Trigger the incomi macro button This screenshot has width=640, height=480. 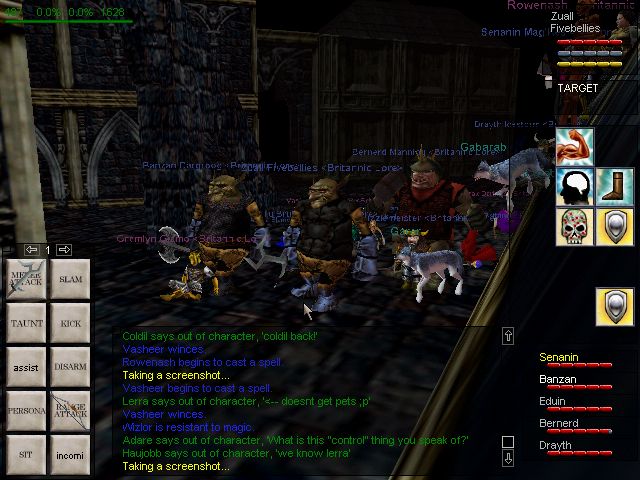[70, 454]
